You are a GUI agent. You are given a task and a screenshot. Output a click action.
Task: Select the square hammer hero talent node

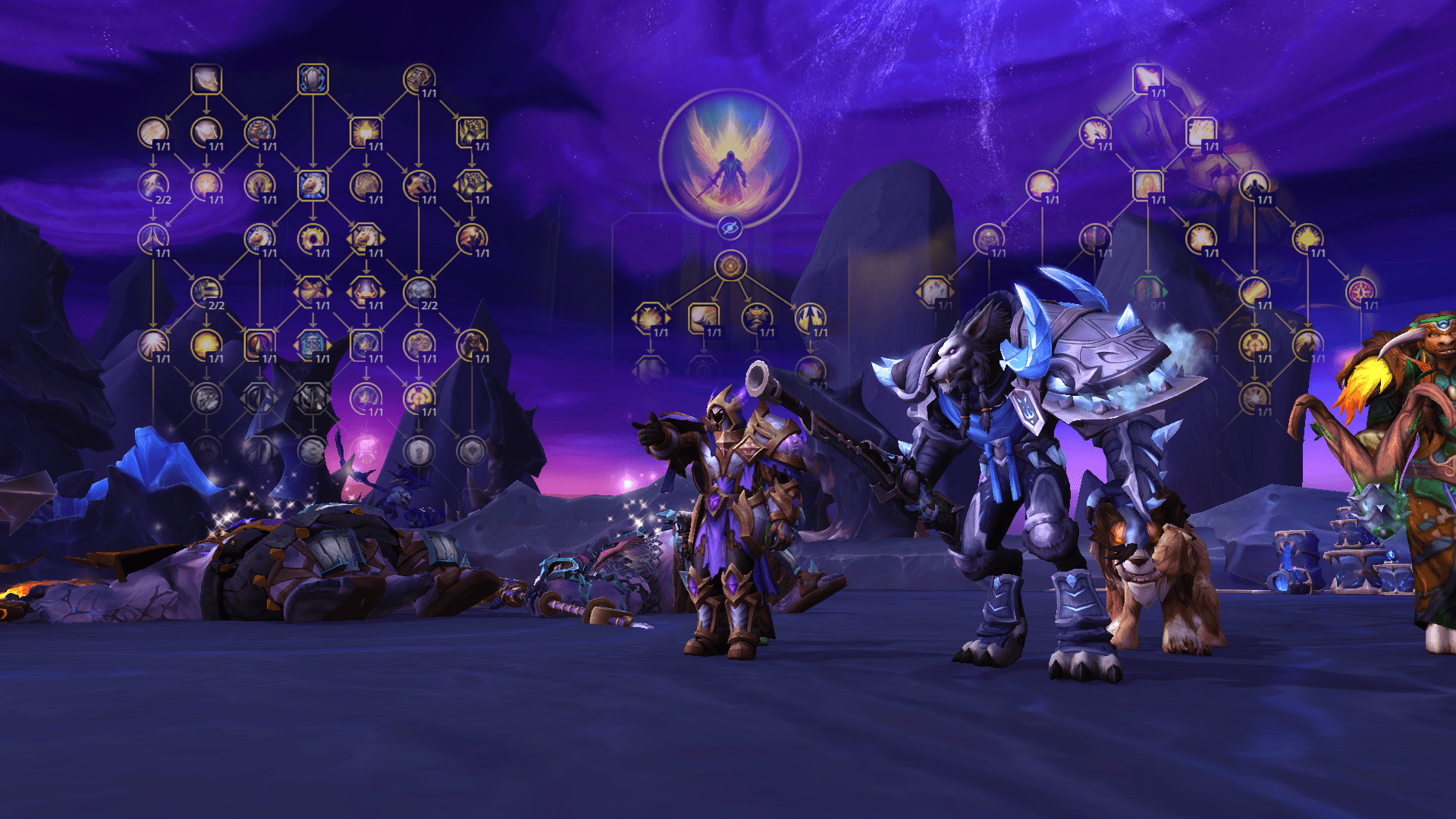(x=703, y=318)
